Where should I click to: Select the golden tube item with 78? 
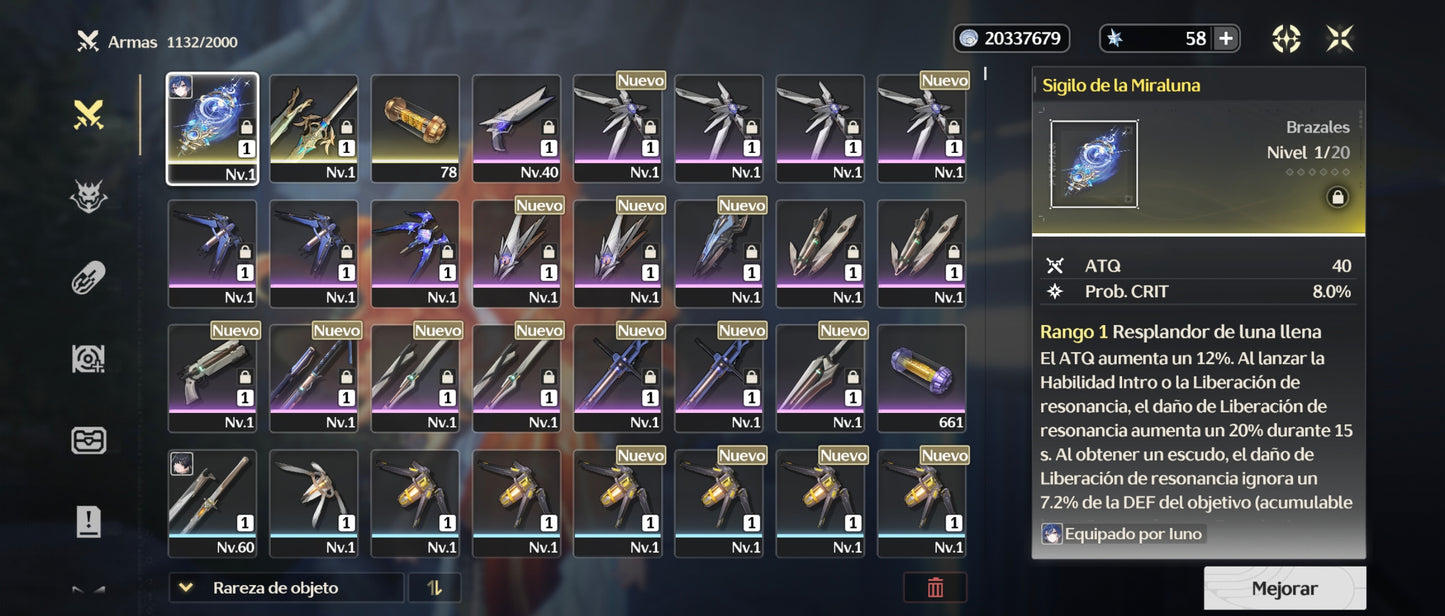tap(415, 128)
